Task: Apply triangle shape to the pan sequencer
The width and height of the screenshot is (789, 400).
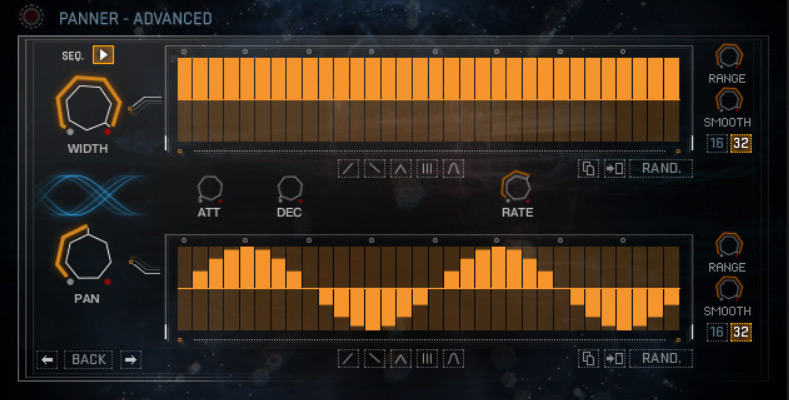Action: (x=401, y=358)
